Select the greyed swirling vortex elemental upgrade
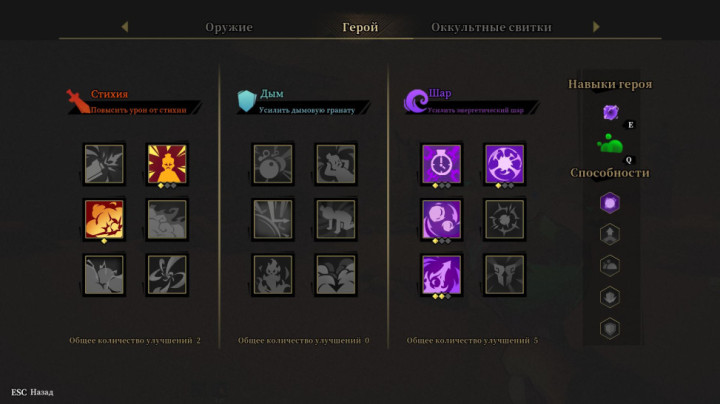 click(168, 274)
